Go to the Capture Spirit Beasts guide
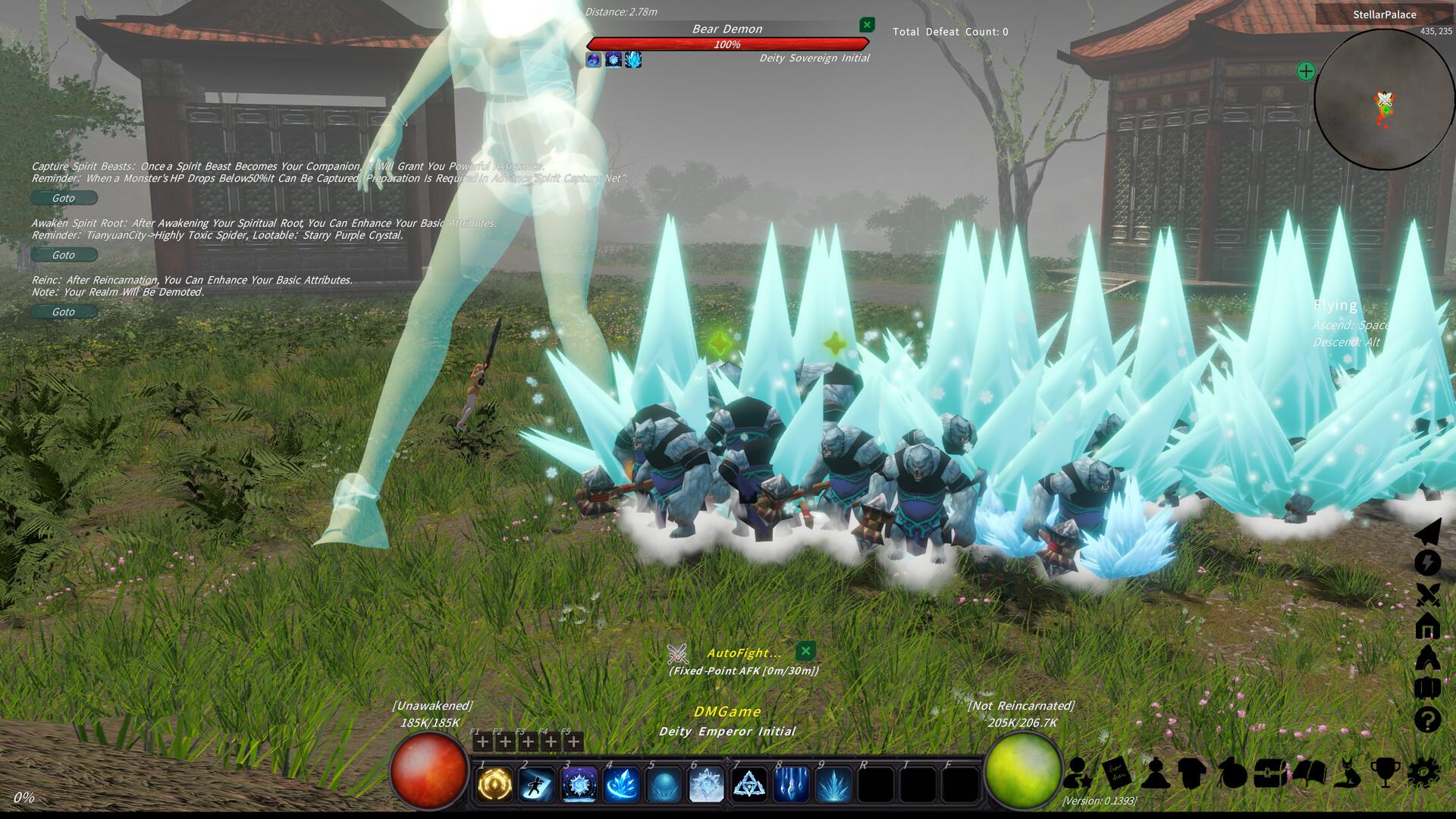 pos(64,198)
